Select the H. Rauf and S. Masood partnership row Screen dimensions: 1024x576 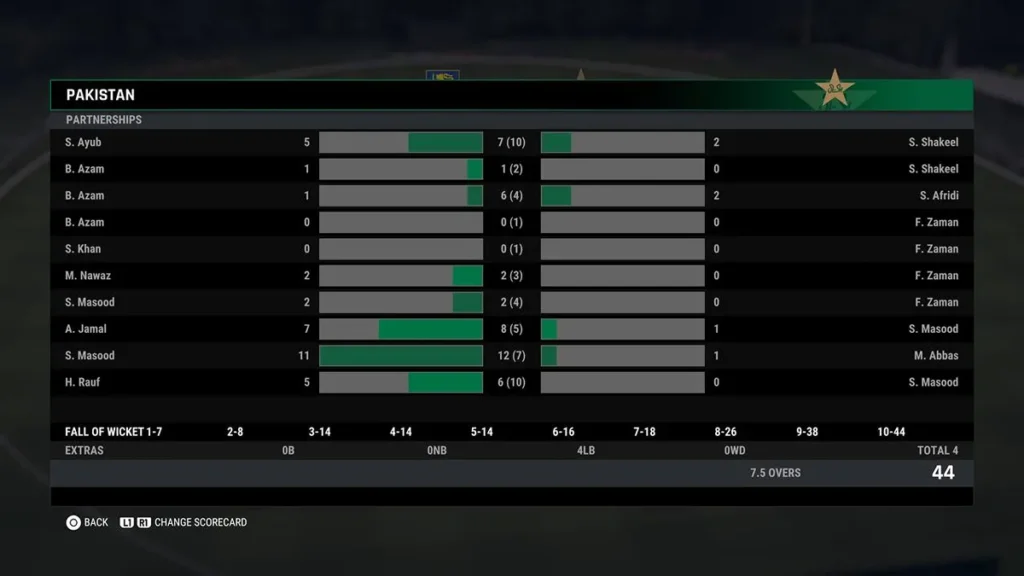[x=511, y=382]
